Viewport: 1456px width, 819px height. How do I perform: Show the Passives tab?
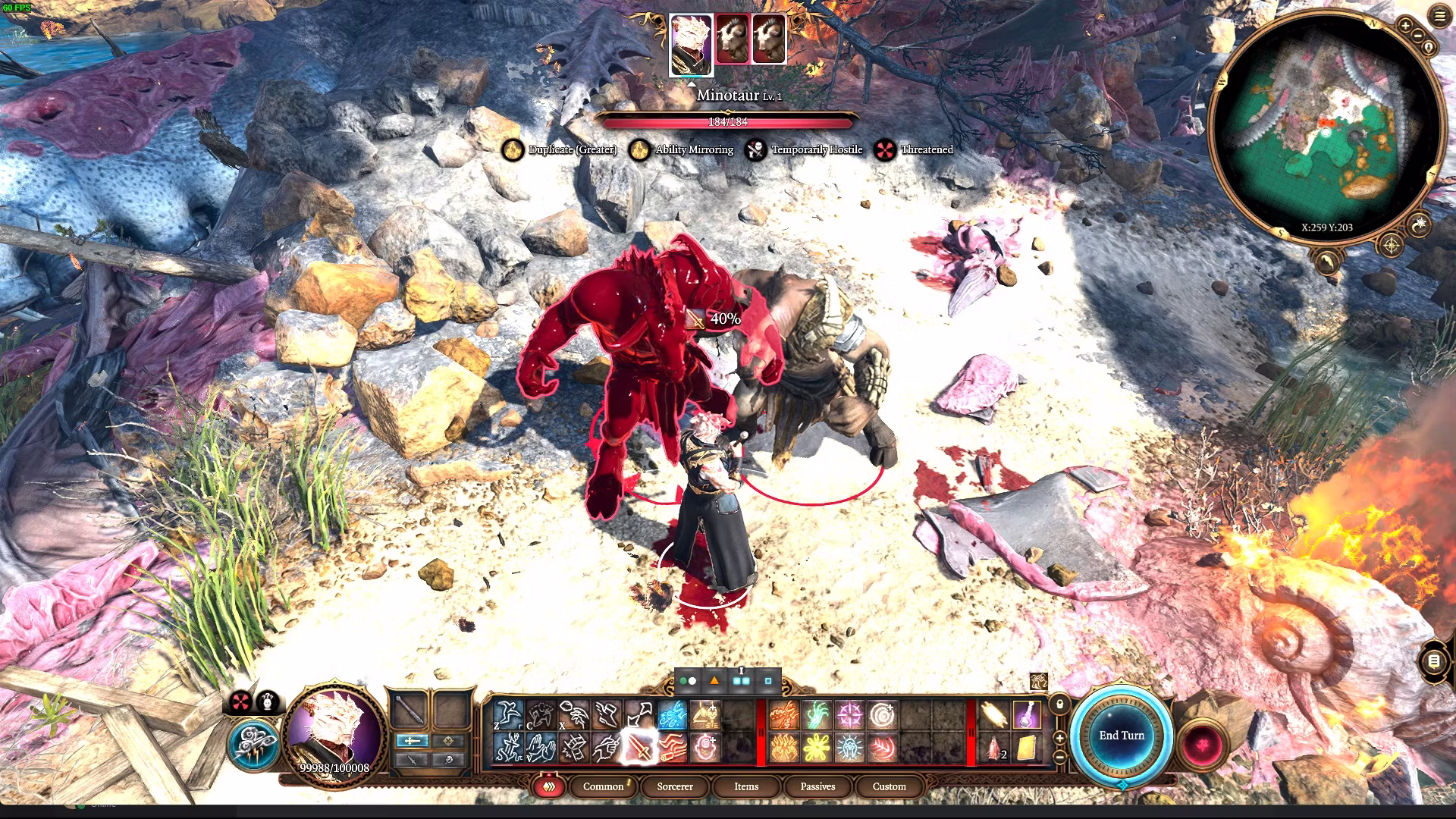[817, 786]
